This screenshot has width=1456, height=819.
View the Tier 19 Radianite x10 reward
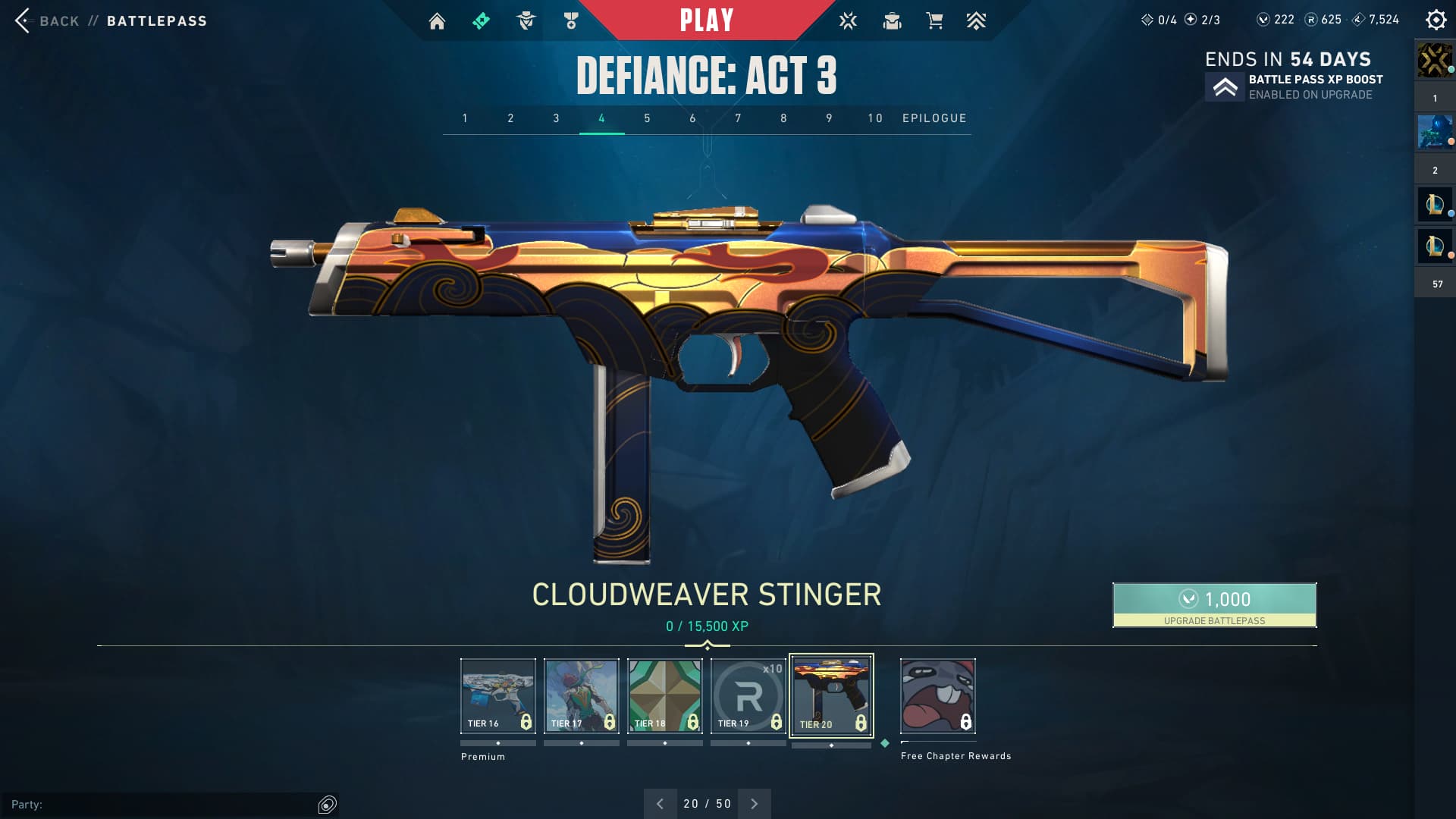pyautogui.click(x=748, y=695)
